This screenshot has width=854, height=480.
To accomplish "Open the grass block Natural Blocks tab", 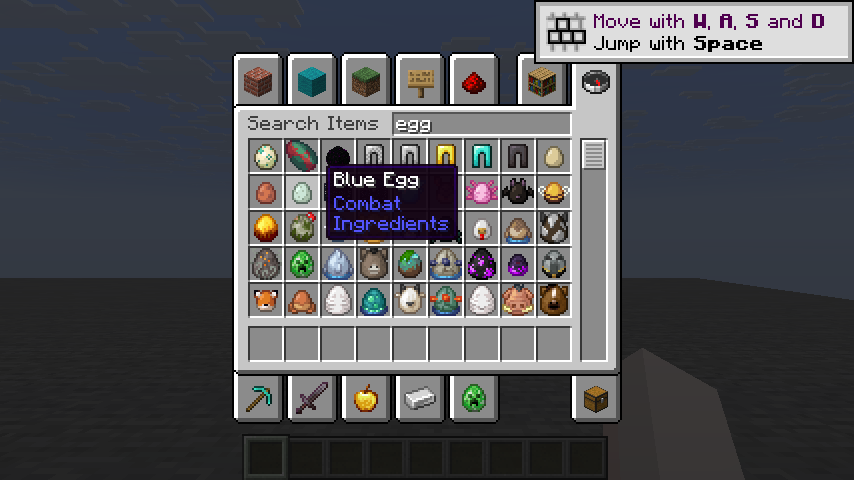I will (x=366, y=80).
